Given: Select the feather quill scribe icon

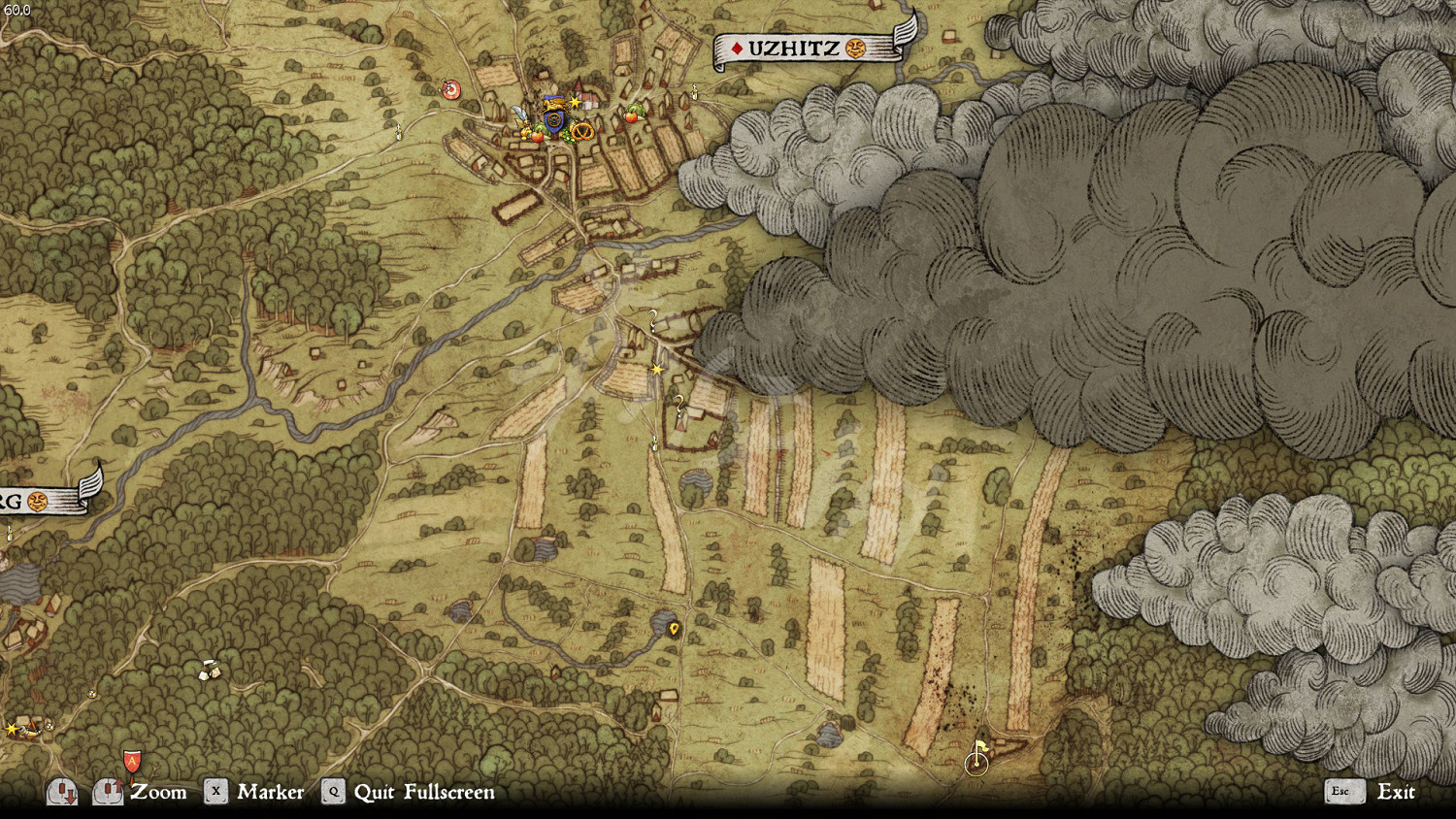Looking at the screenshot, I should click(x=520, y=114).
